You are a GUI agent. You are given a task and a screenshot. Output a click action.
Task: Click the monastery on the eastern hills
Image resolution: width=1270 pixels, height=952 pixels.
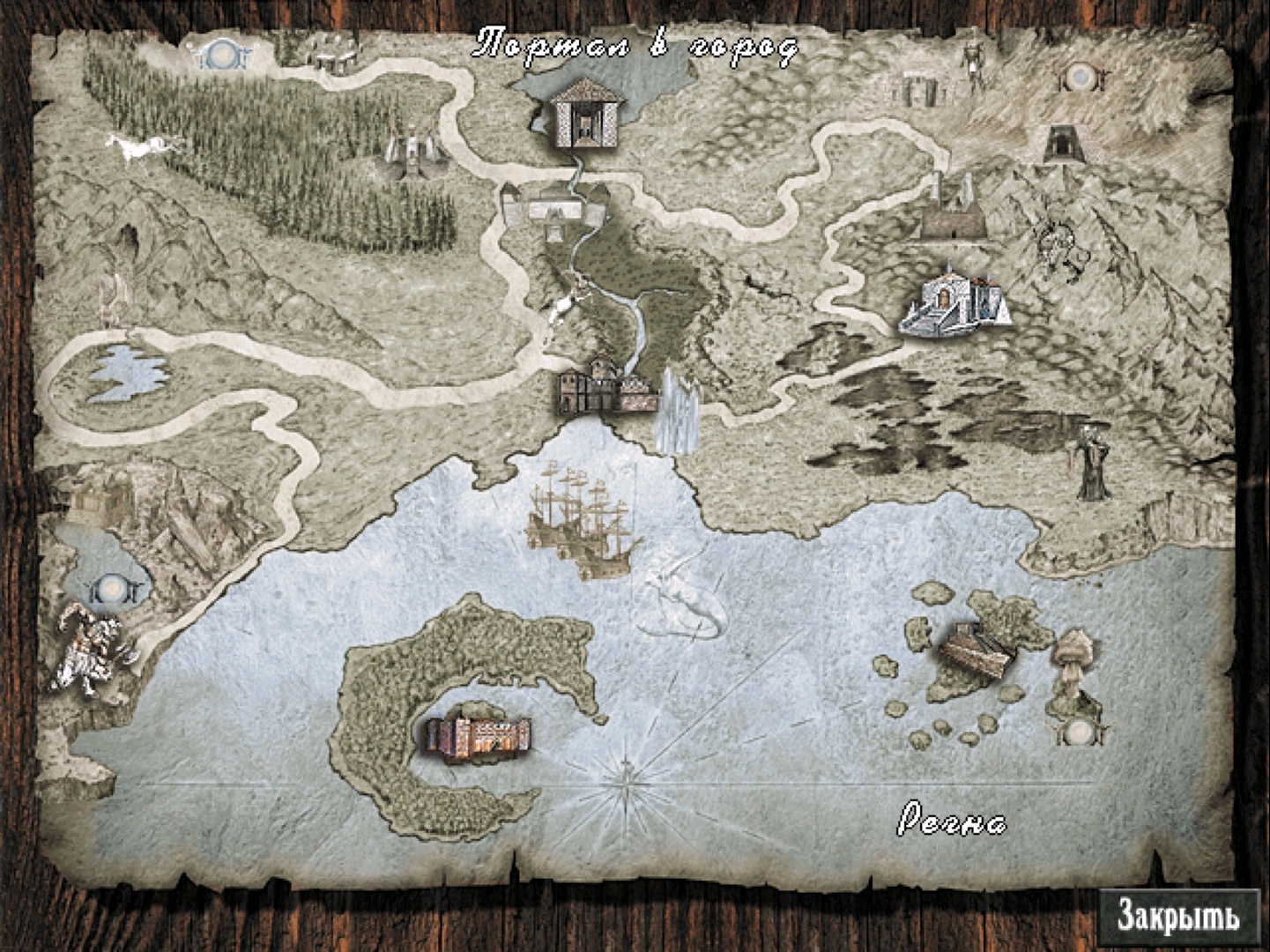pos(954,300)
